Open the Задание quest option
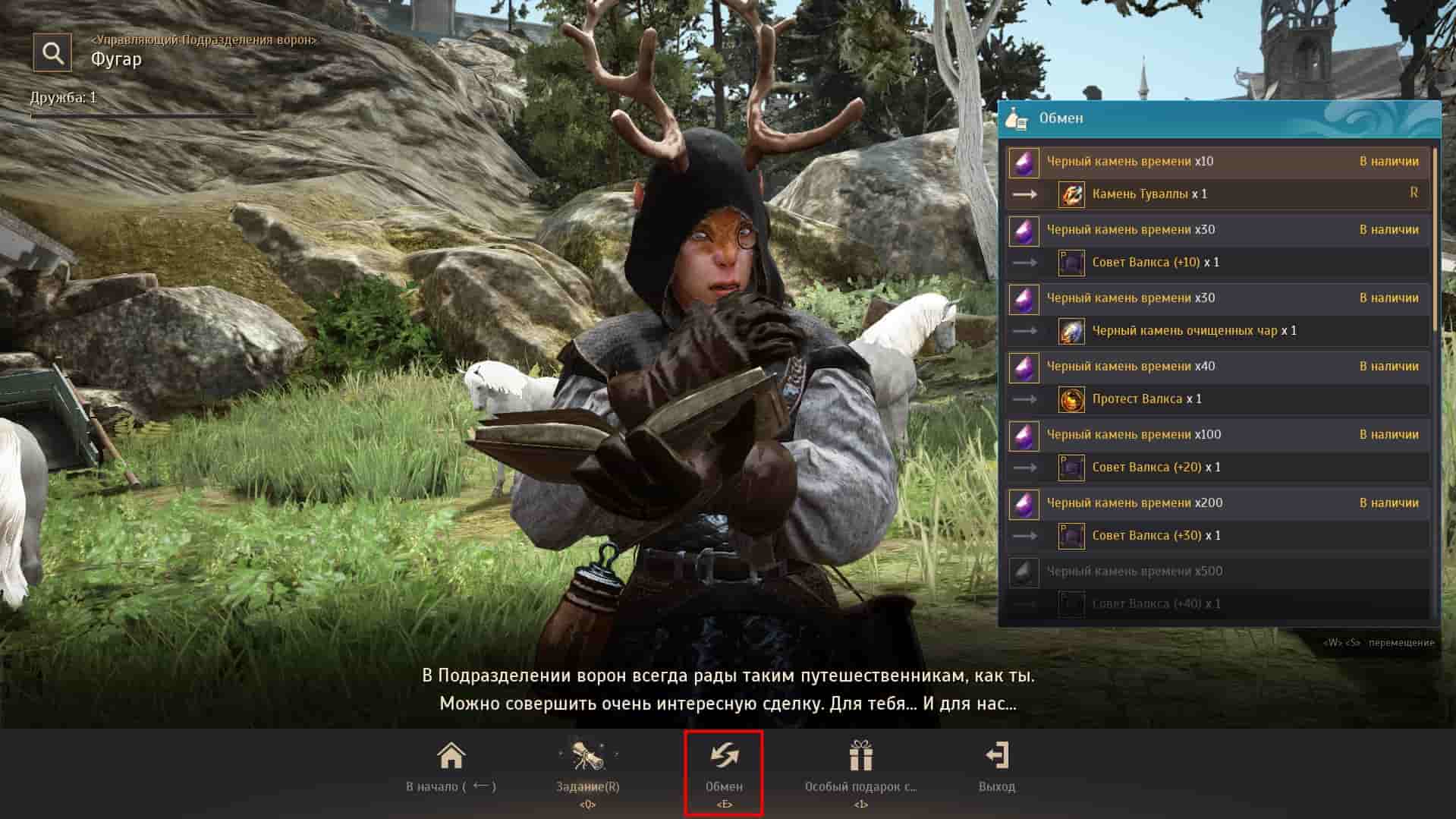The height and width of the screenshot is (819, 1456). pos(587,767)
